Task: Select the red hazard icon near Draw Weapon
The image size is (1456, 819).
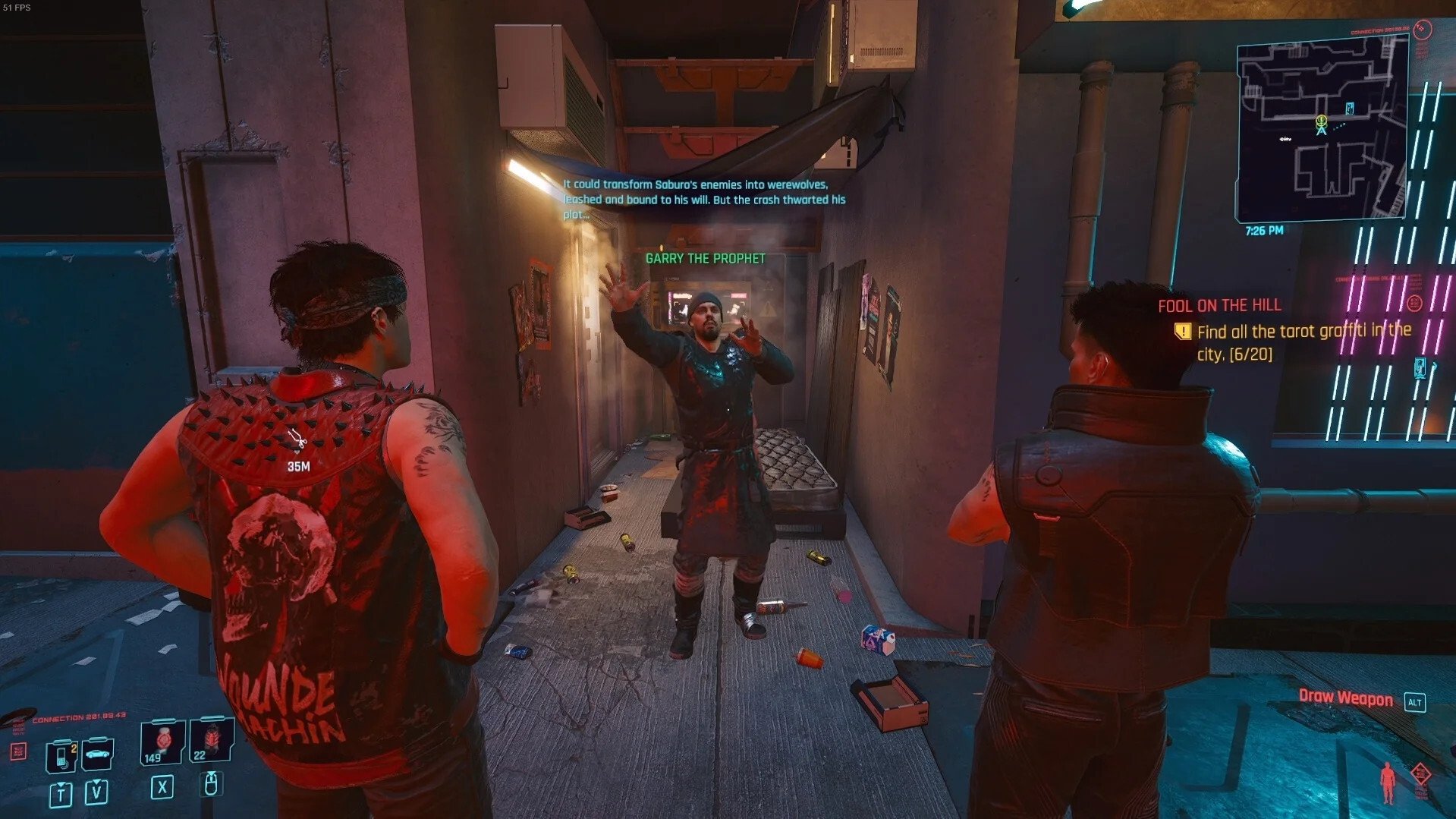Action: coord(1422,773)
